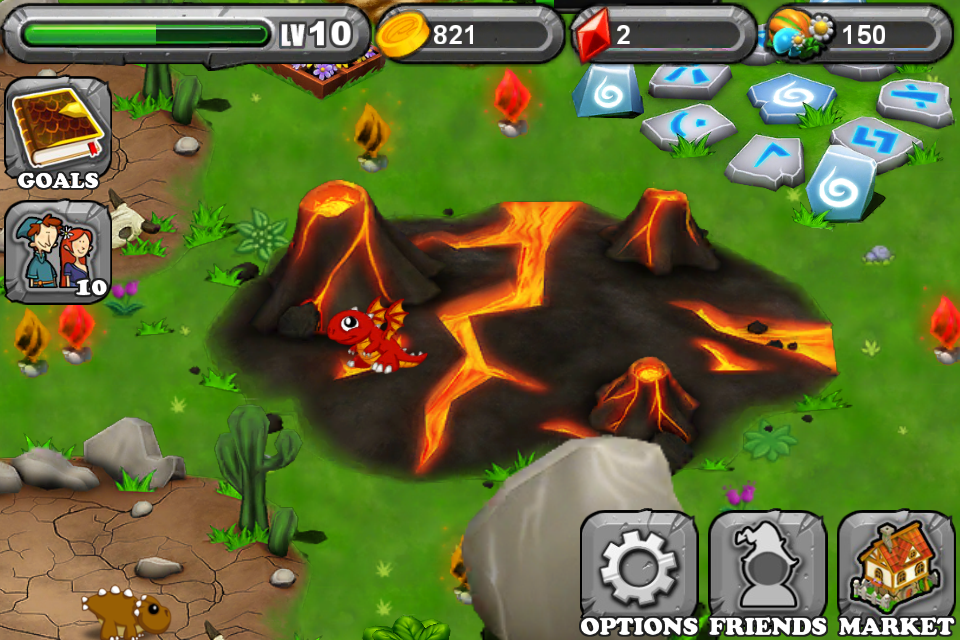Tap the red gem counter

(663, 35)
